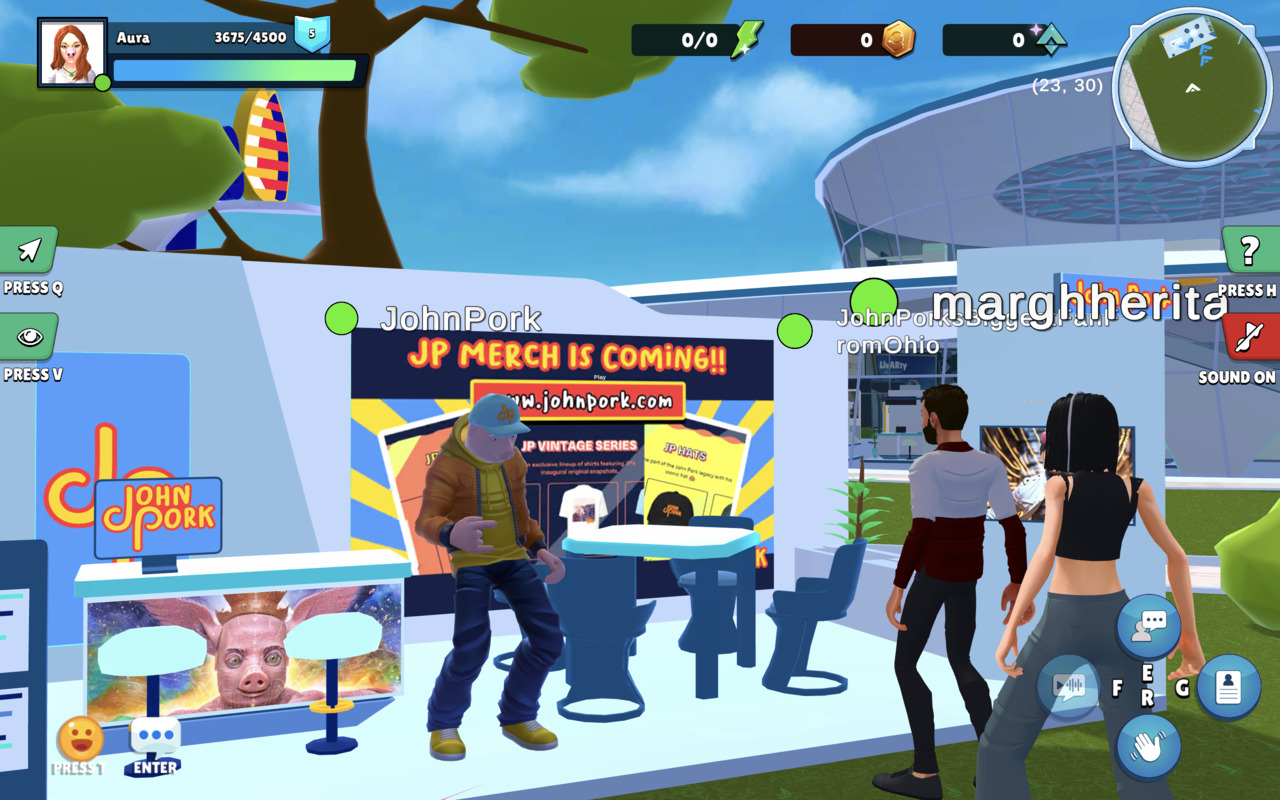
Task: Open the smiley emoji menu
Action: click(x=80, y=740)
